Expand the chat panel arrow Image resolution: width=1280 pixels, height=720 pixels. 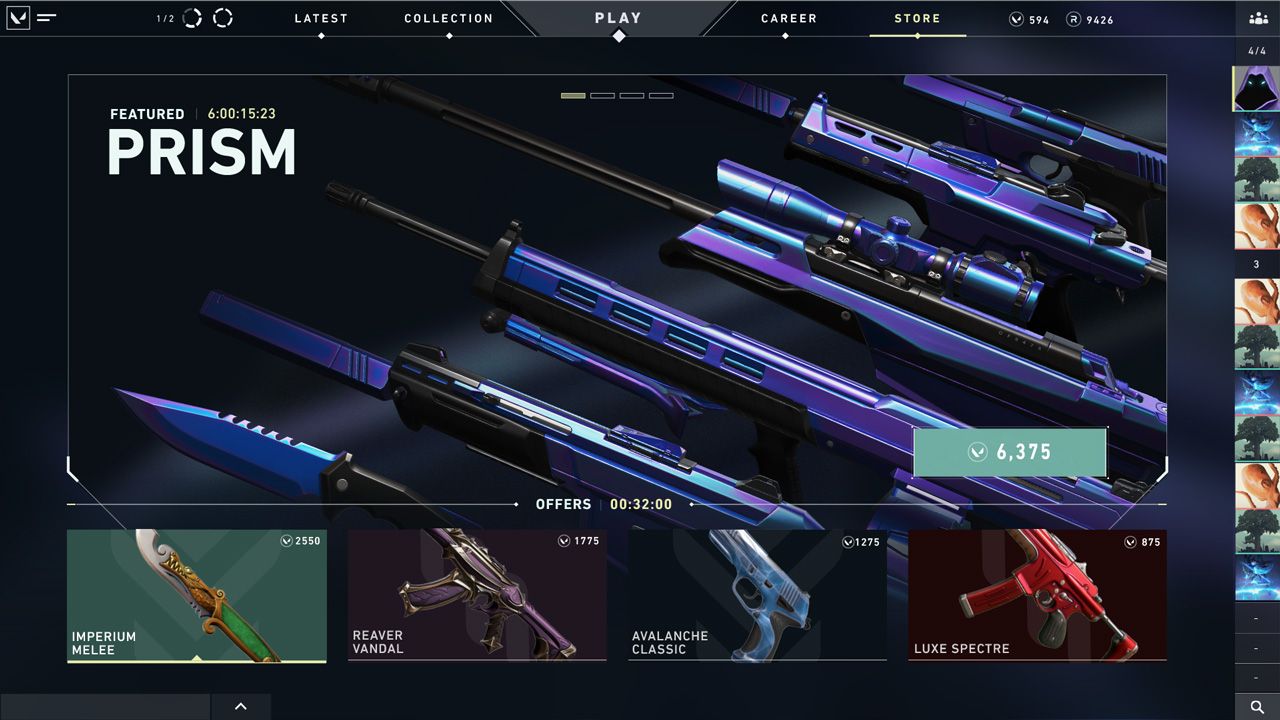pos(241,707)
